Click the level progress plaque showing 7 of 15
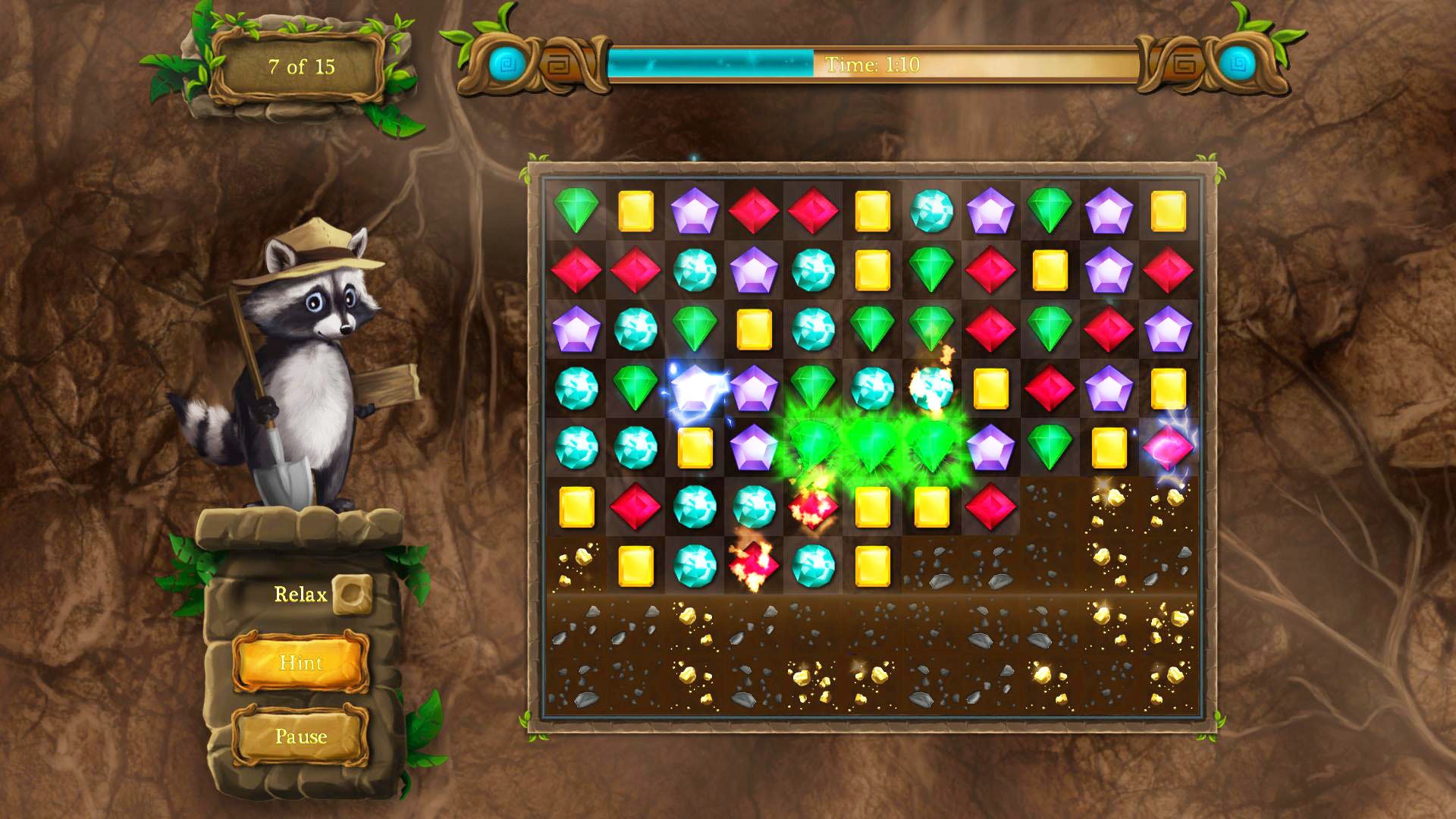Viewport: 1456px width, 819px height. coord(303,67)
